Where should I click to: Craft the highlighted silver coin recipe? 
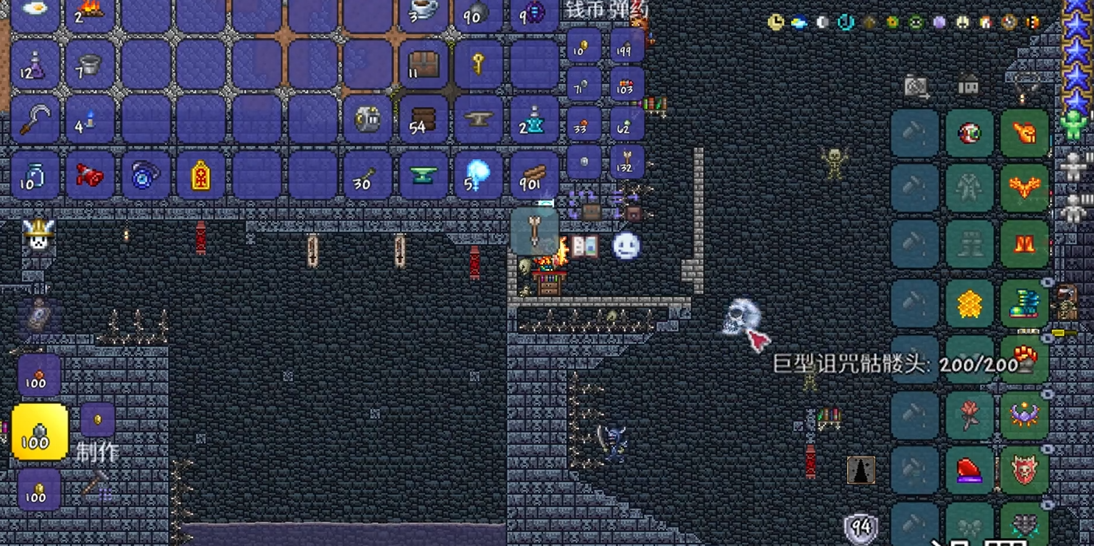(40, 431)
